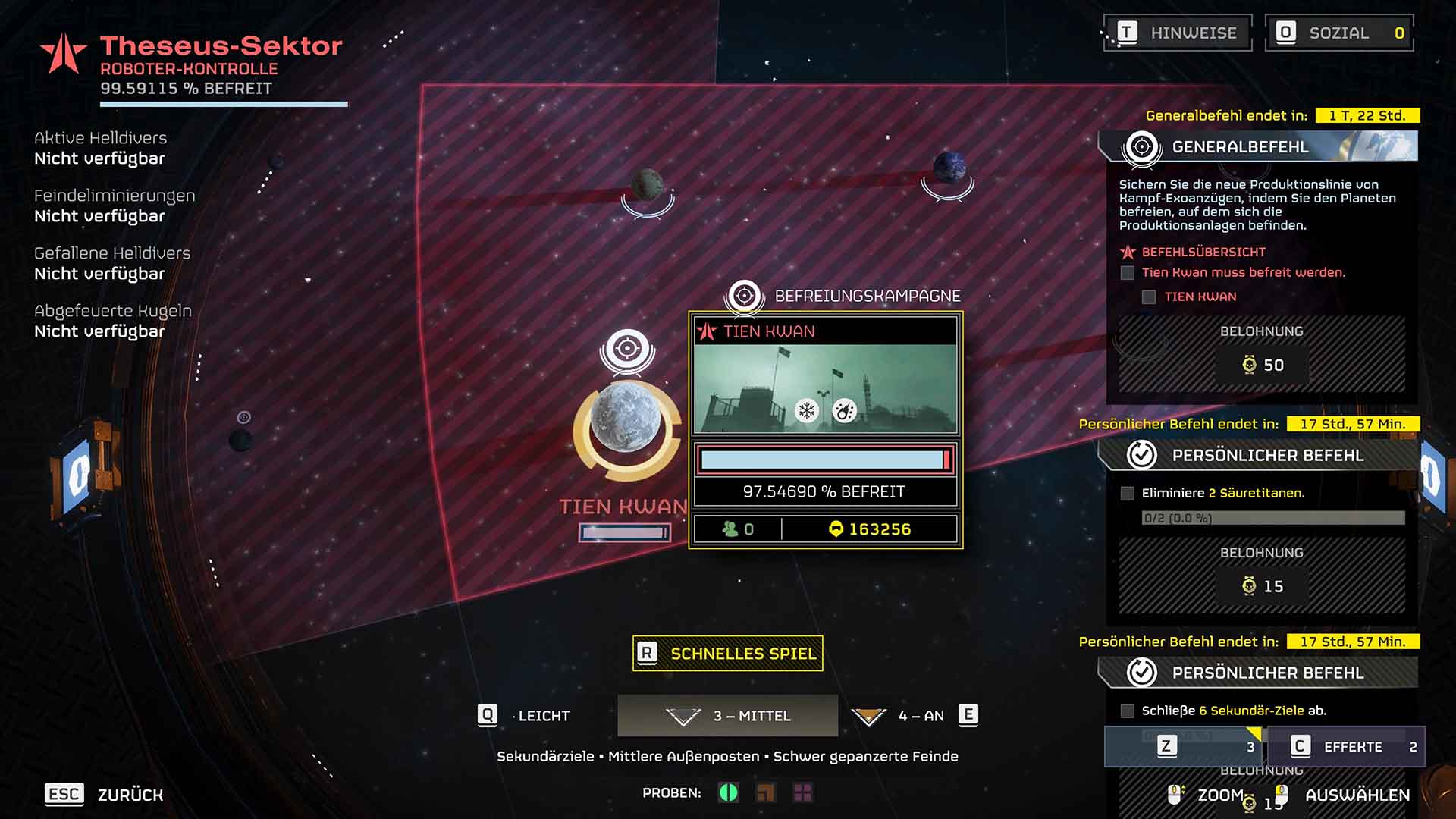Select difficulty 3 – Mittel

point(728,716)
